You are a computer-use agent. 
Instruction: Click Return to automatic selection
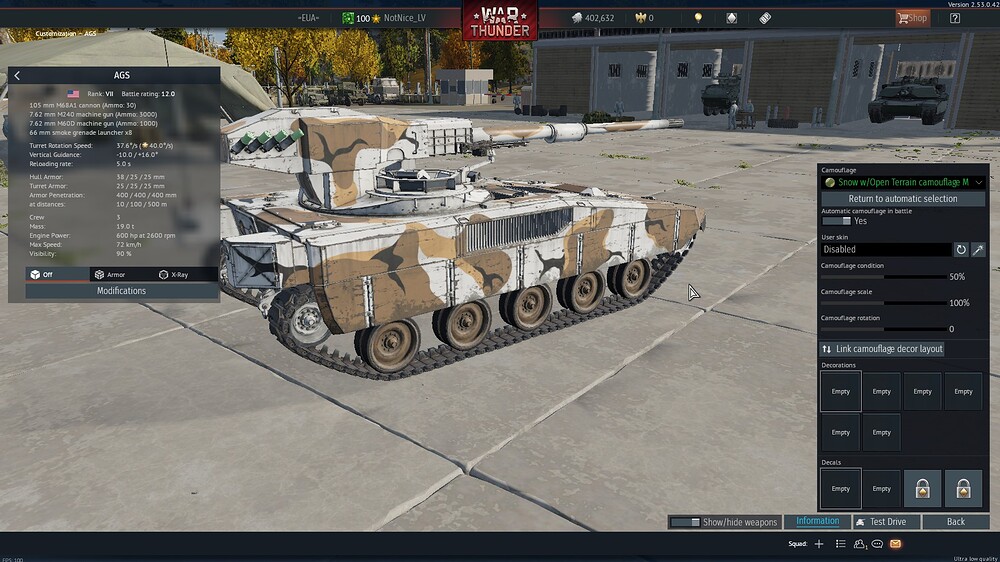pos(903,199)
